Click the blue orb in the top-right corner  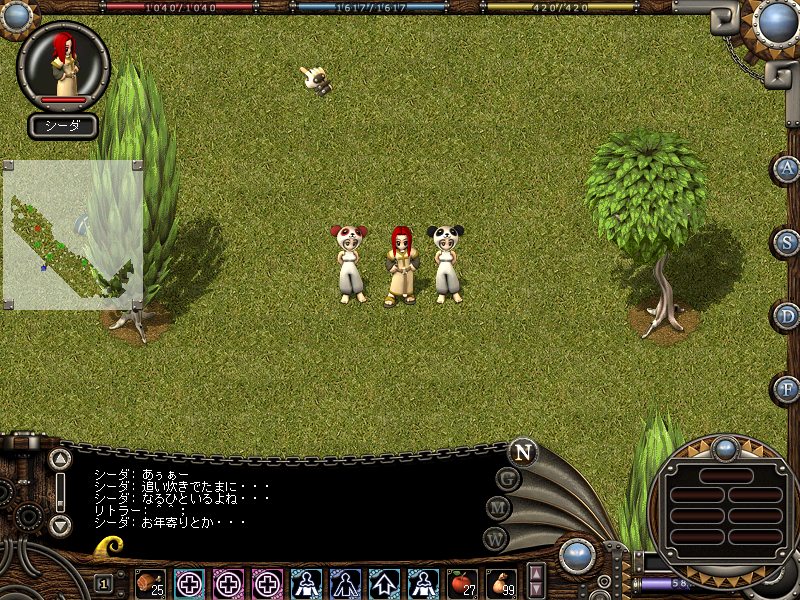click(x=776, y=21)
